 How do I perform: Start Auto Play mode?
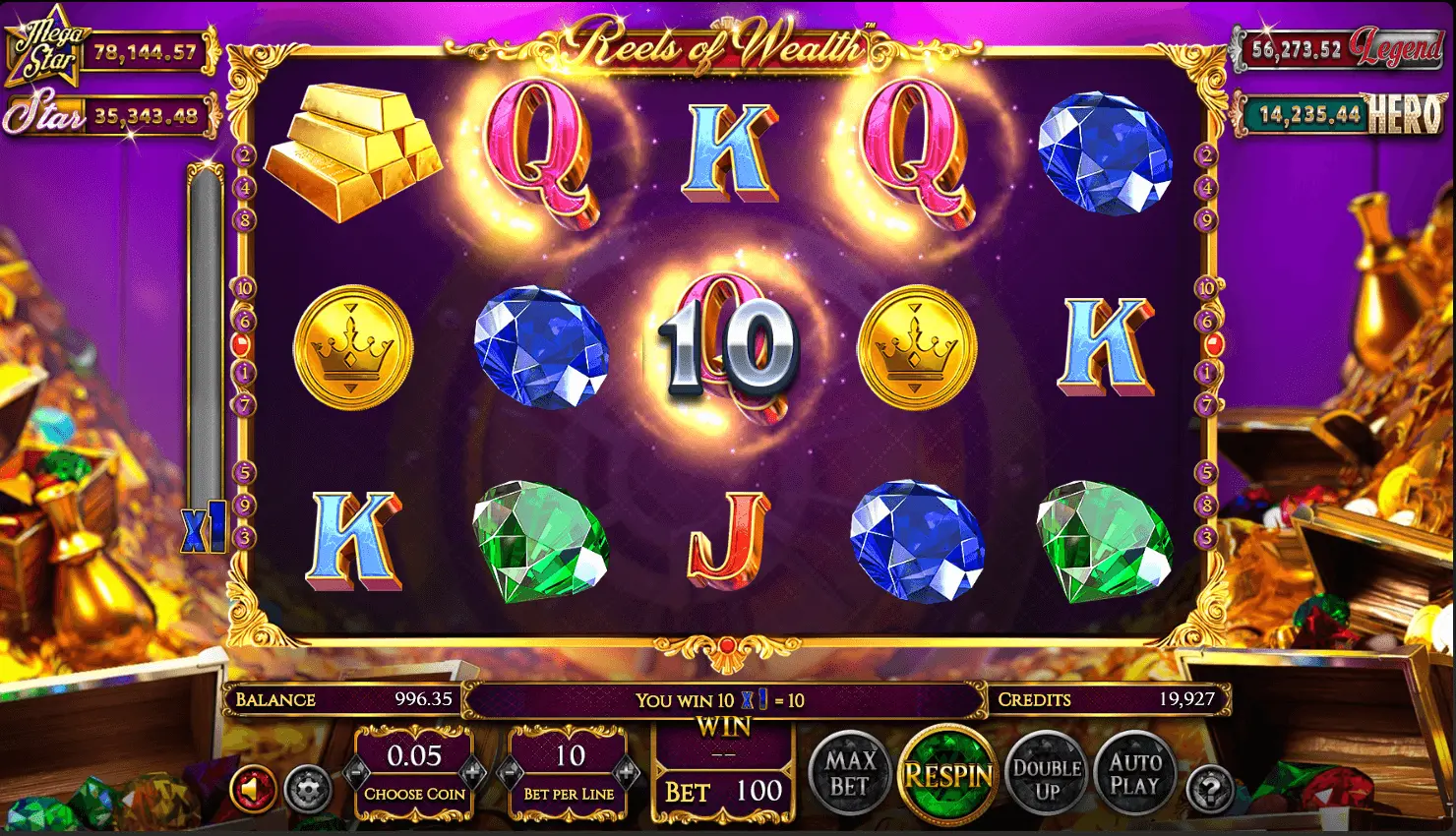click(x=1135, y=775)
